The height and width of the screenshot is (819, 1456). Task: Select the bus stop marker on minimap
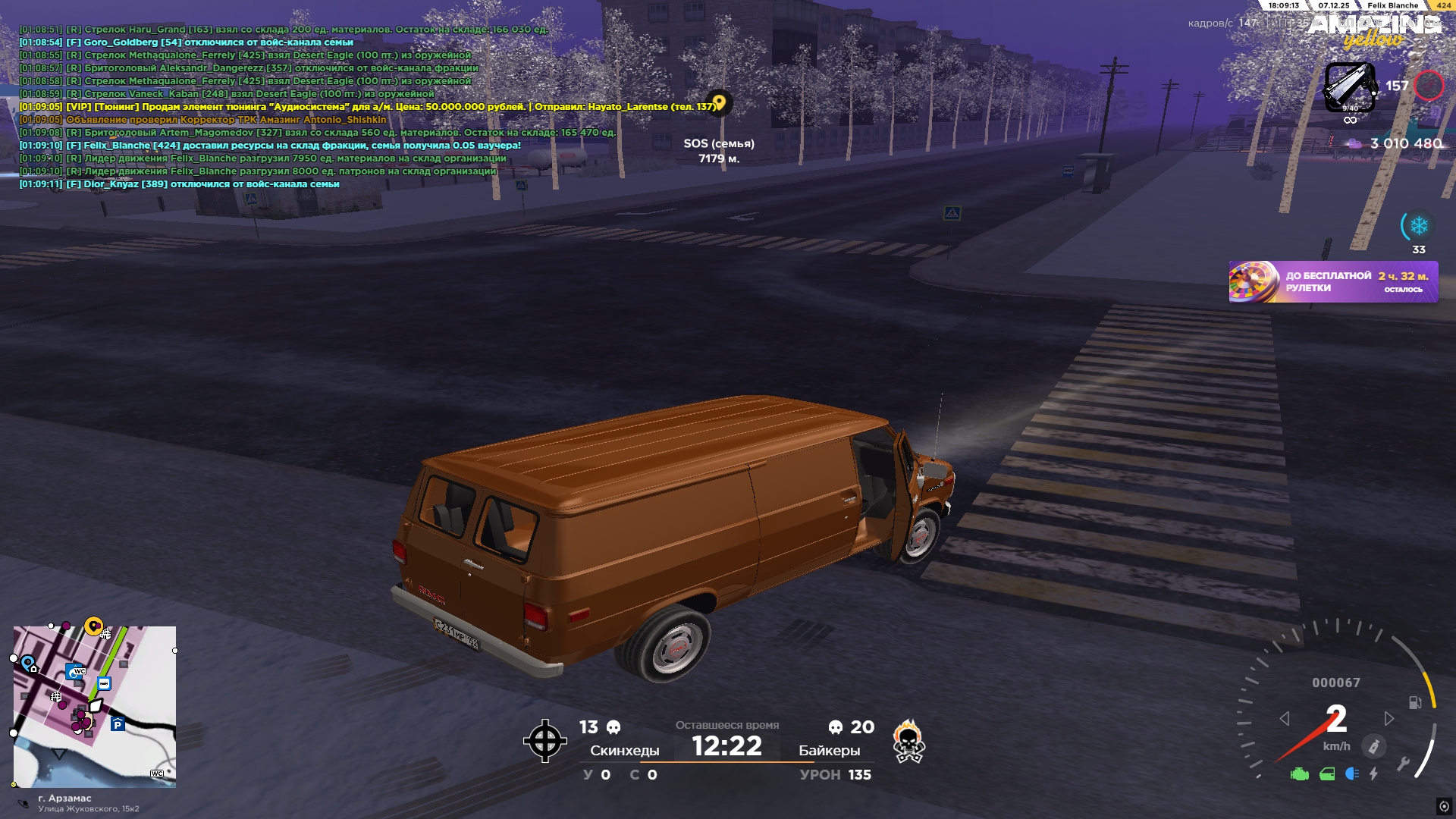coord(105,684)
